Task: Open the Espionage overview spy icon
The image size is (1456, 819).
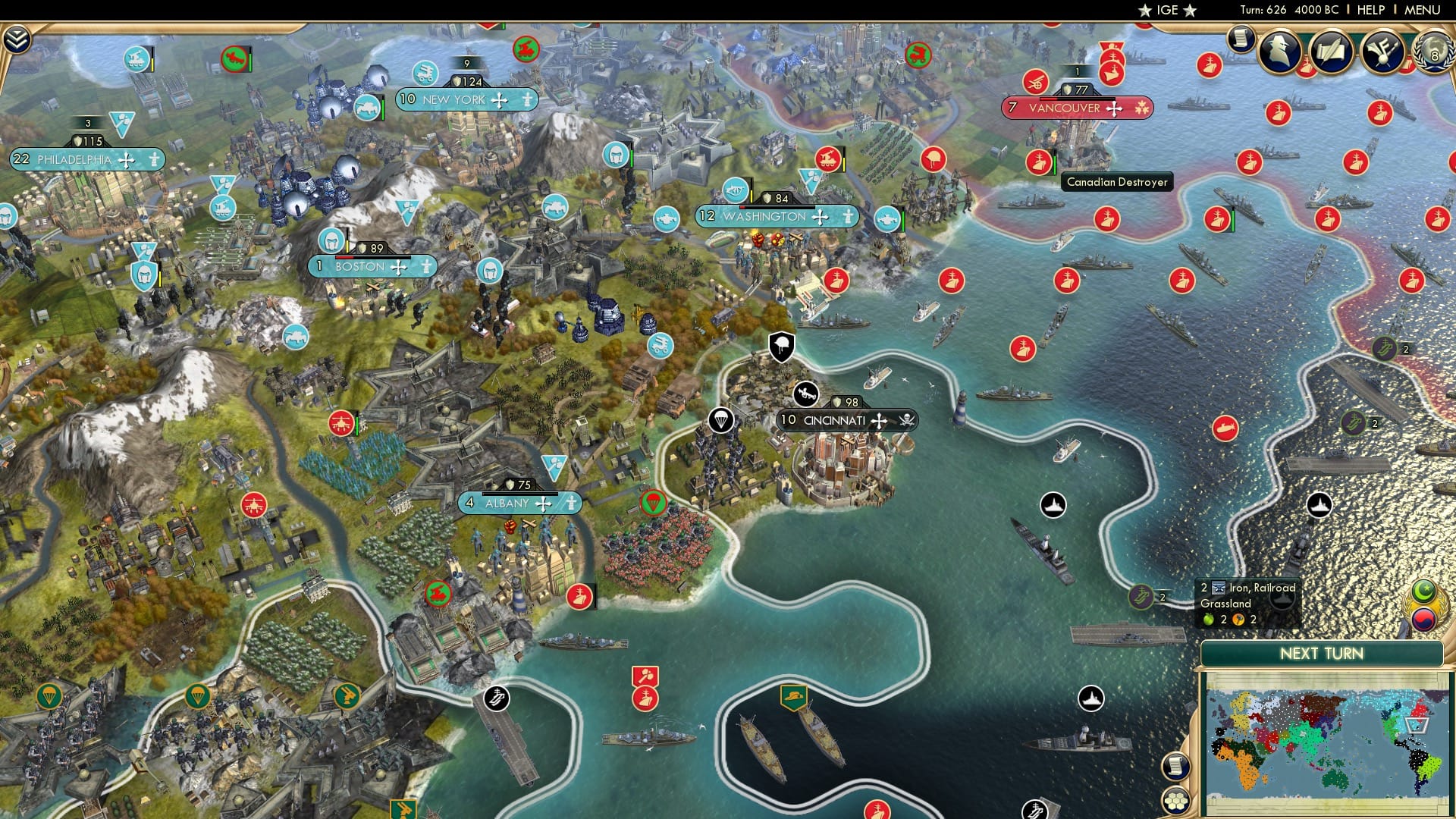Action: point(1279,52)
